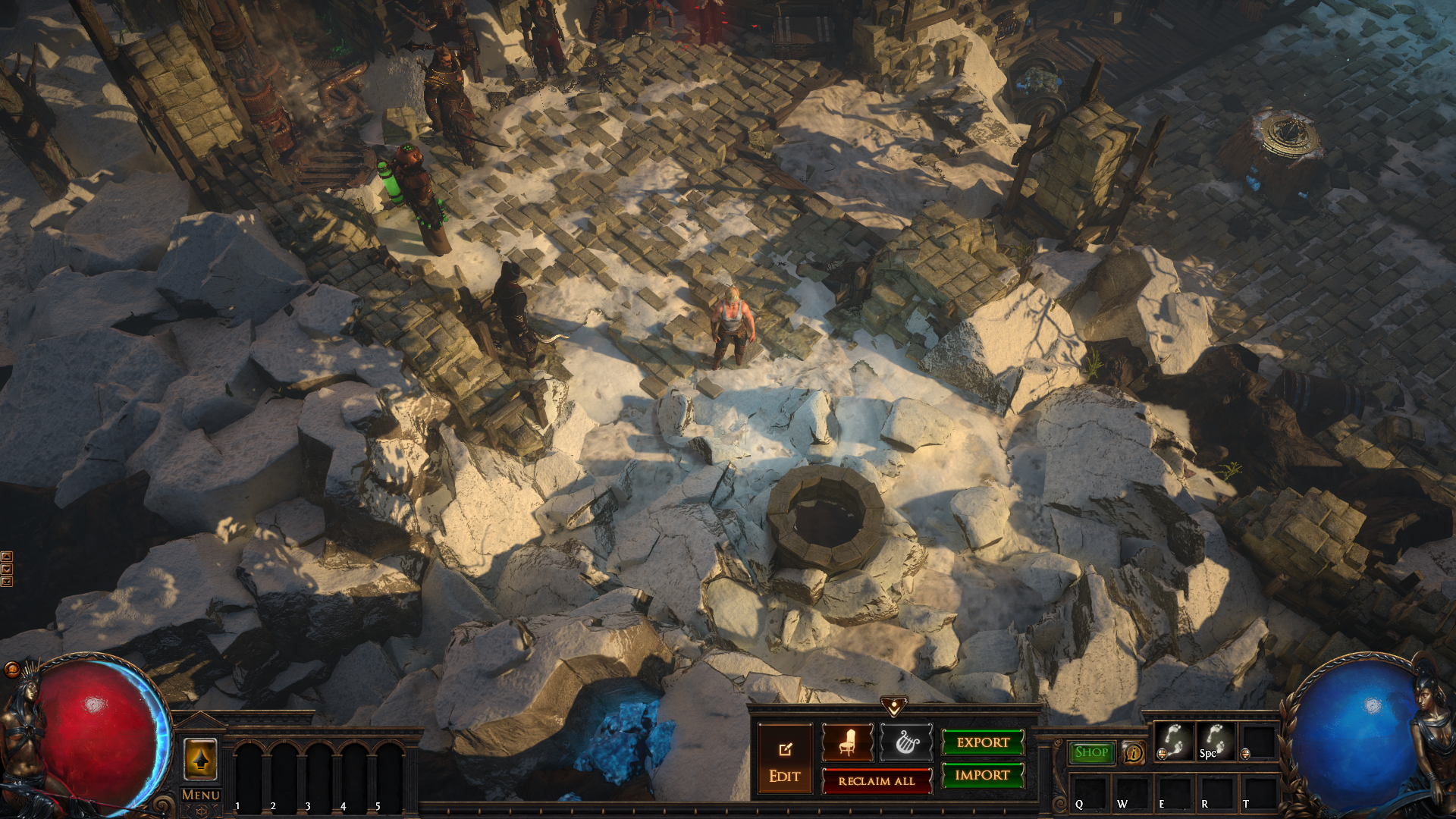Open the chat bubble icon by life orb
The width and height of the screenshot is (1456, 819).
[12, 669]
